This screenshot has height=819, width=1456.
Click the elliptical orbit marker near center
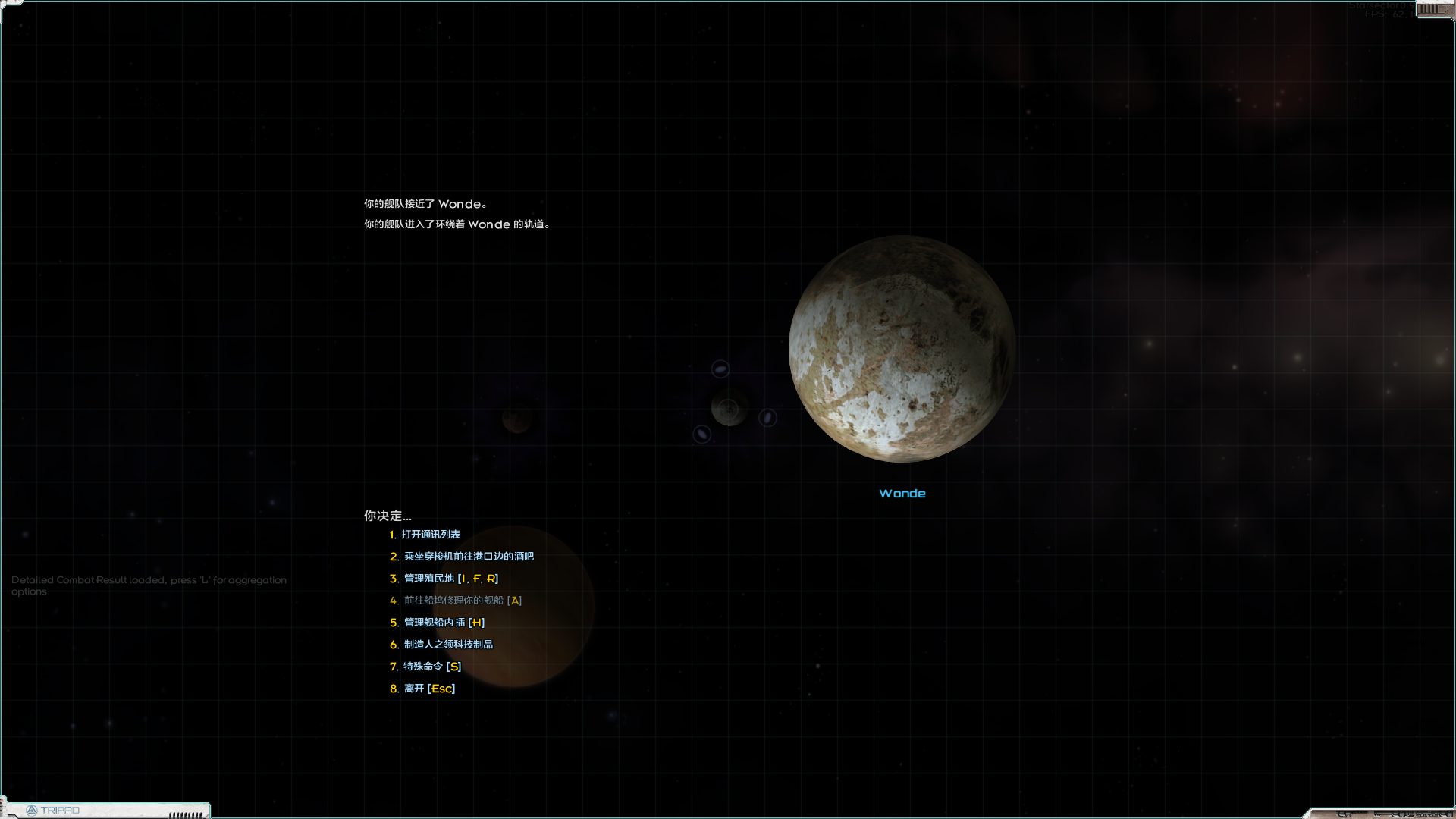coord(720,369)
